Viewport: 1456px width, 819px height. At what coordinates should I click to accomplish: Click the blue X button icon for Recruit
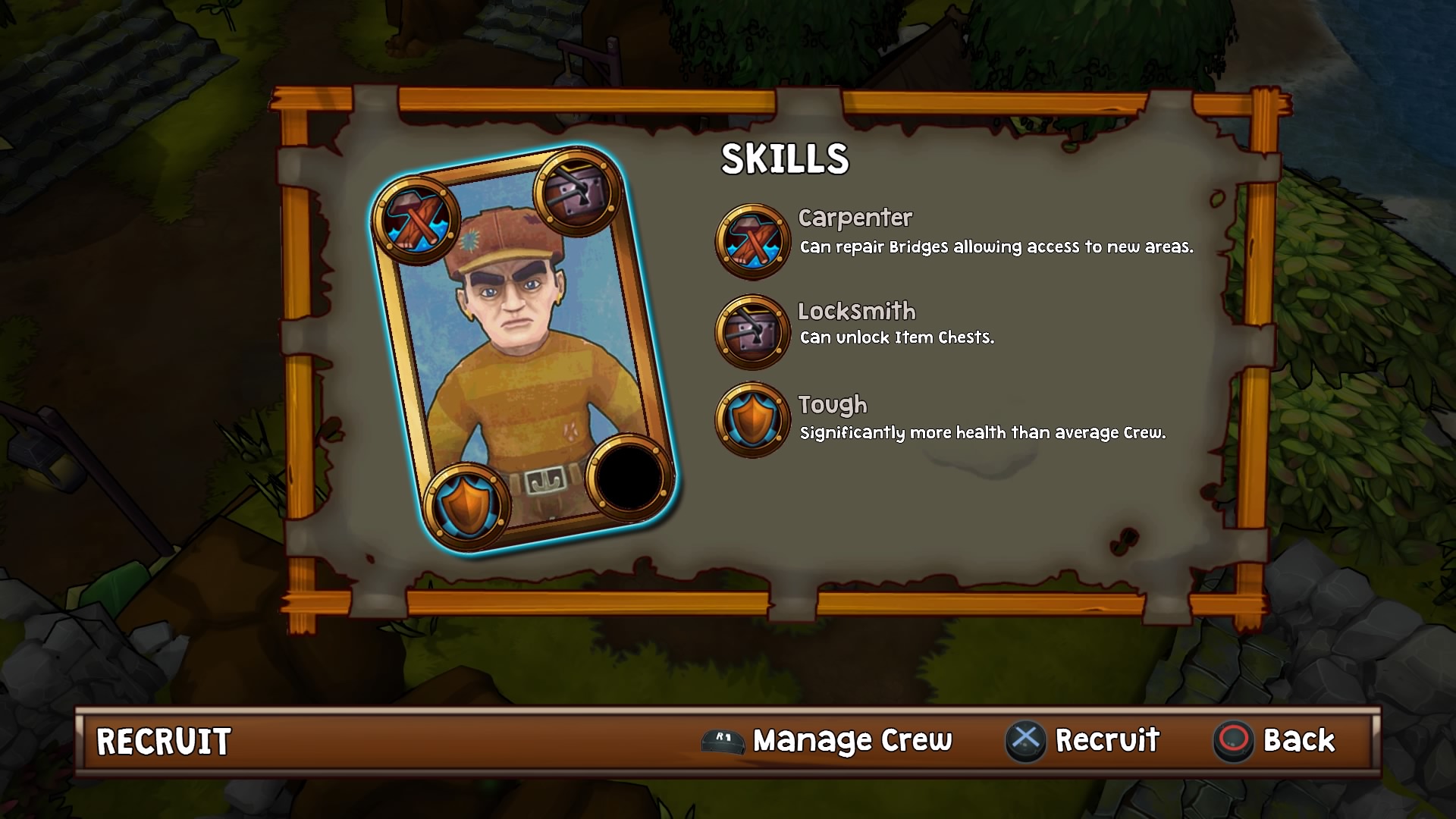click(1025, 740)
